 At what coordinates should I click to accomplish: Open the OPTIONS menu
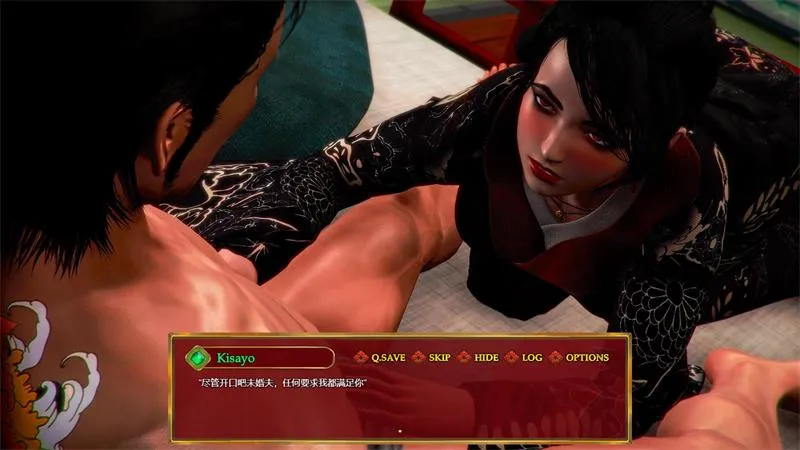[x=586, y=357]
